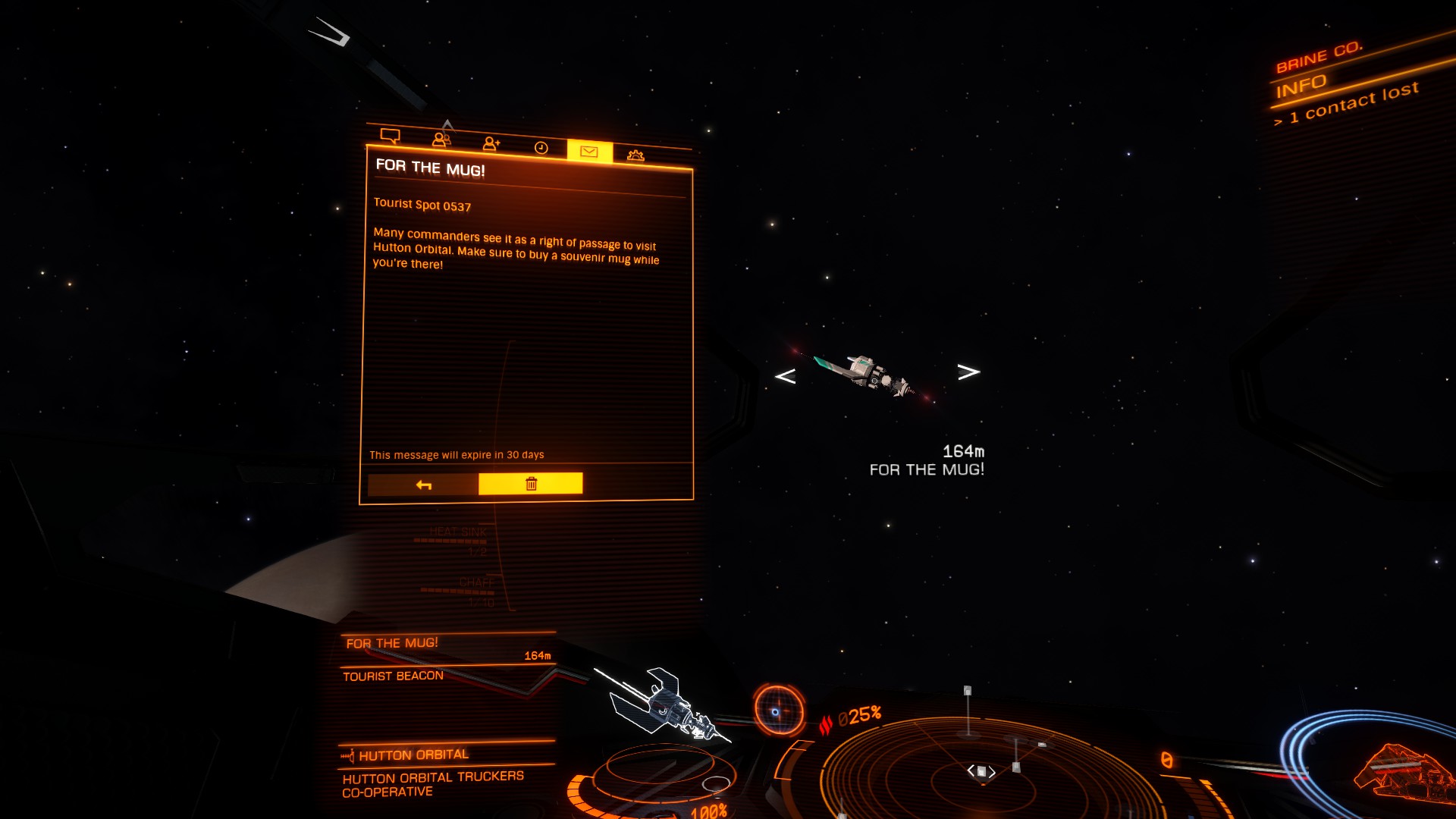Screen dimensions: 1456x819
Task: Switch to the friends and wings tab
Action: point(441,140)
